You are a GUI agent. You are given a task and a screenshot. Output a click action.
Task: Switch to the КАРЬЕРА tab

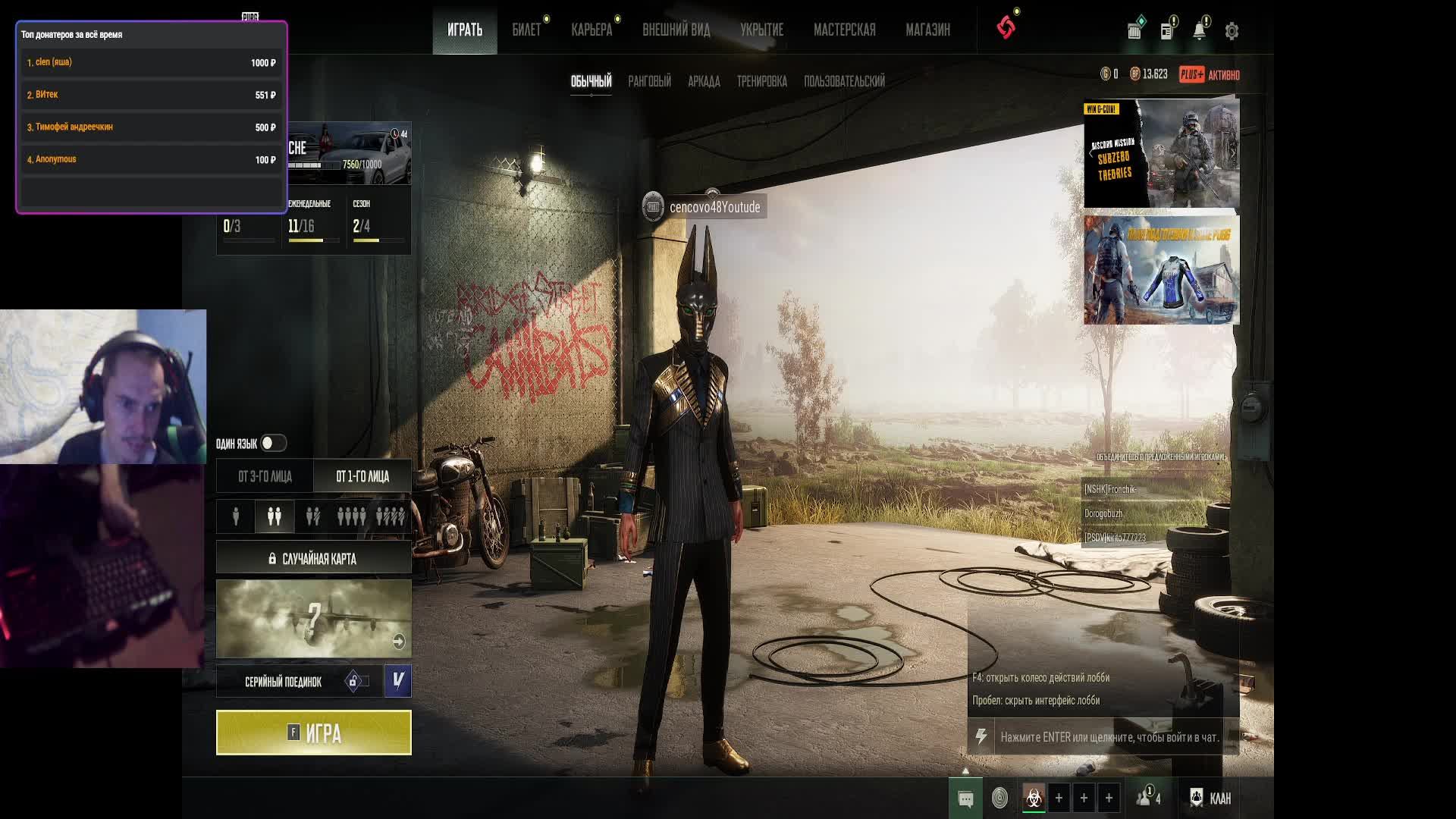(591, 30)
